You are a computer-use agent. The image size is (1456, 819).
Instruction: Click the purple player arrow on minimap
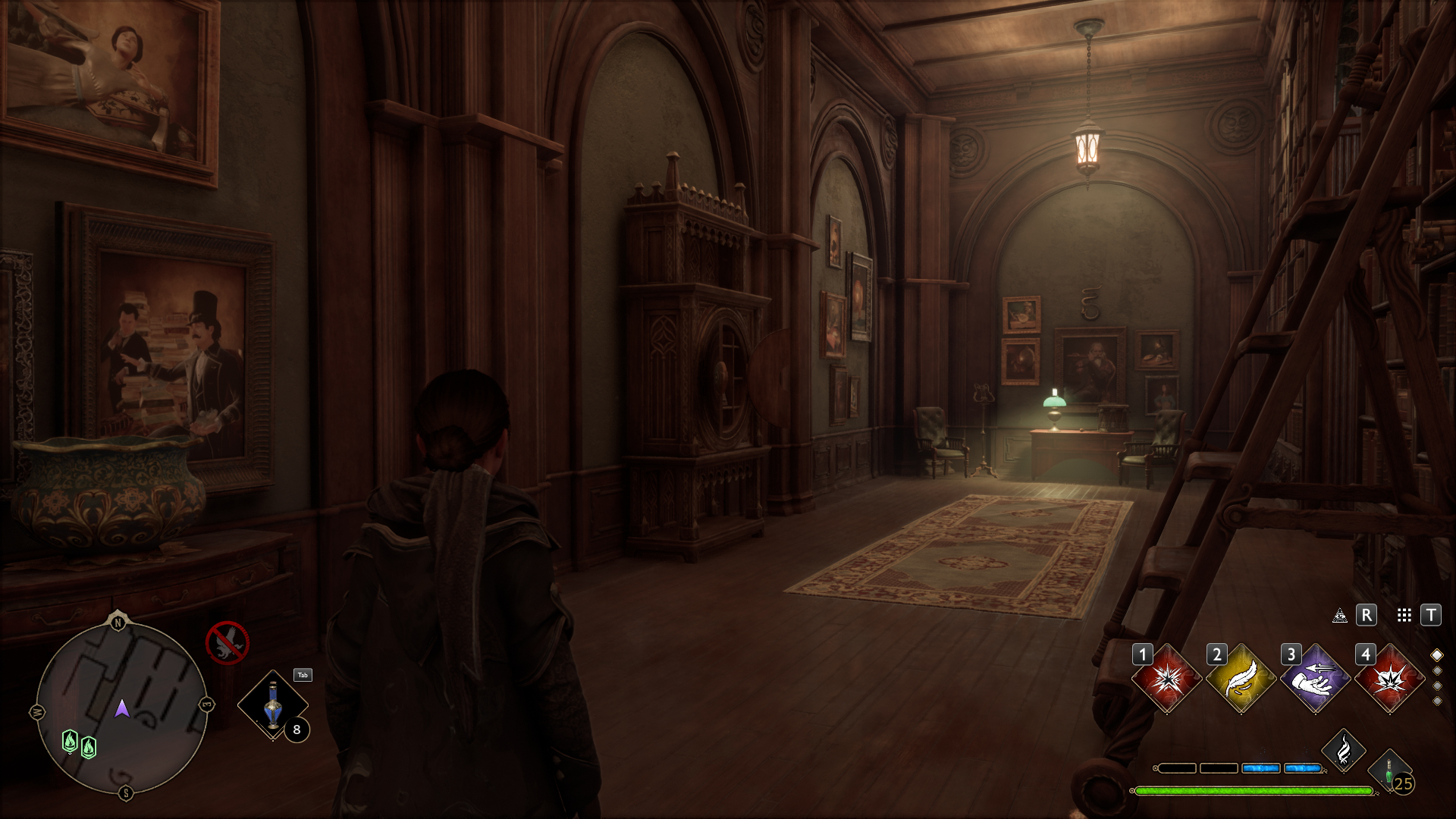coord(121,709)
